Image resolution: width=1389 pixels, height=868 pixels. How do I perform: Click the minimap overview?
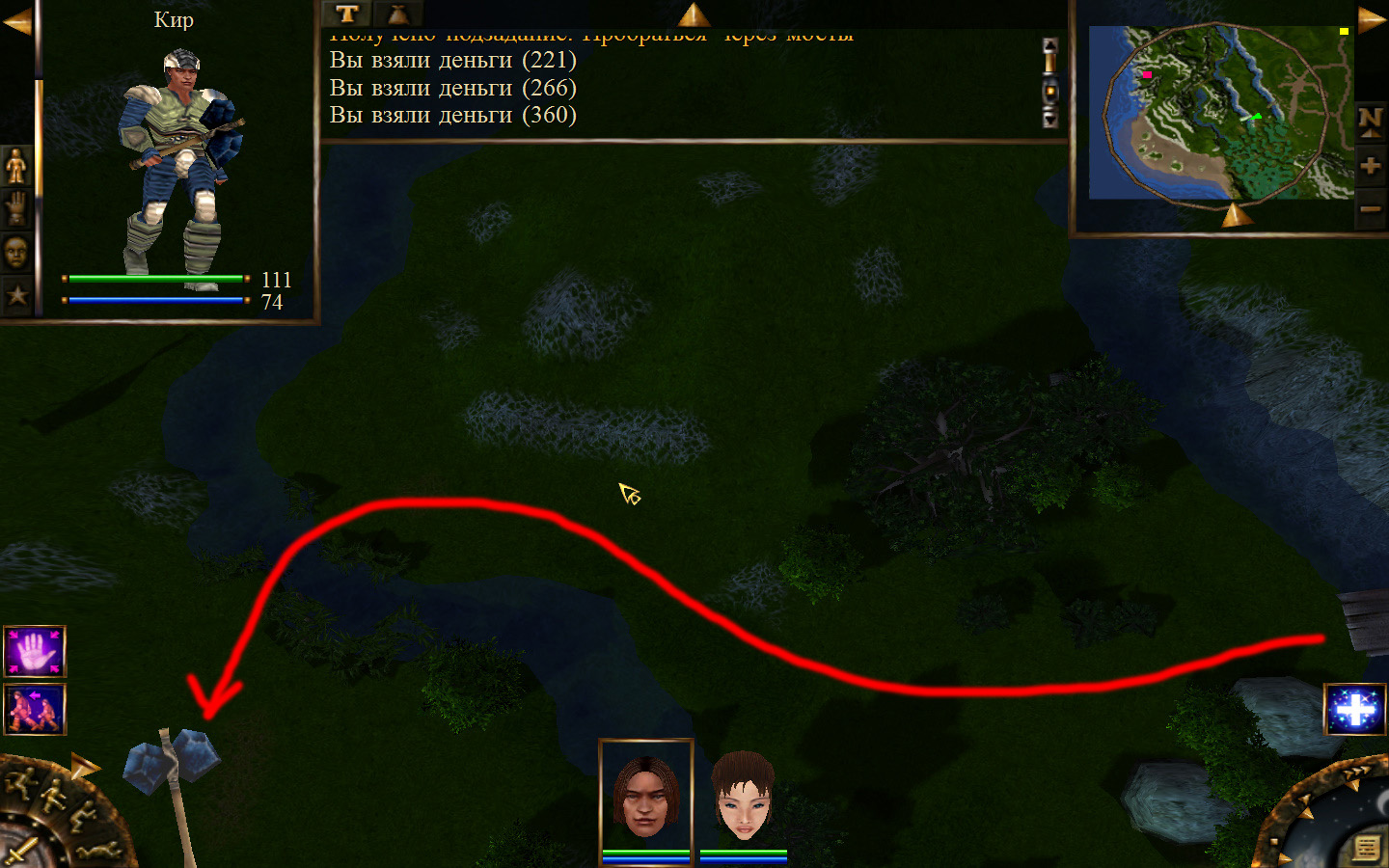click(x=1221, y=113)
